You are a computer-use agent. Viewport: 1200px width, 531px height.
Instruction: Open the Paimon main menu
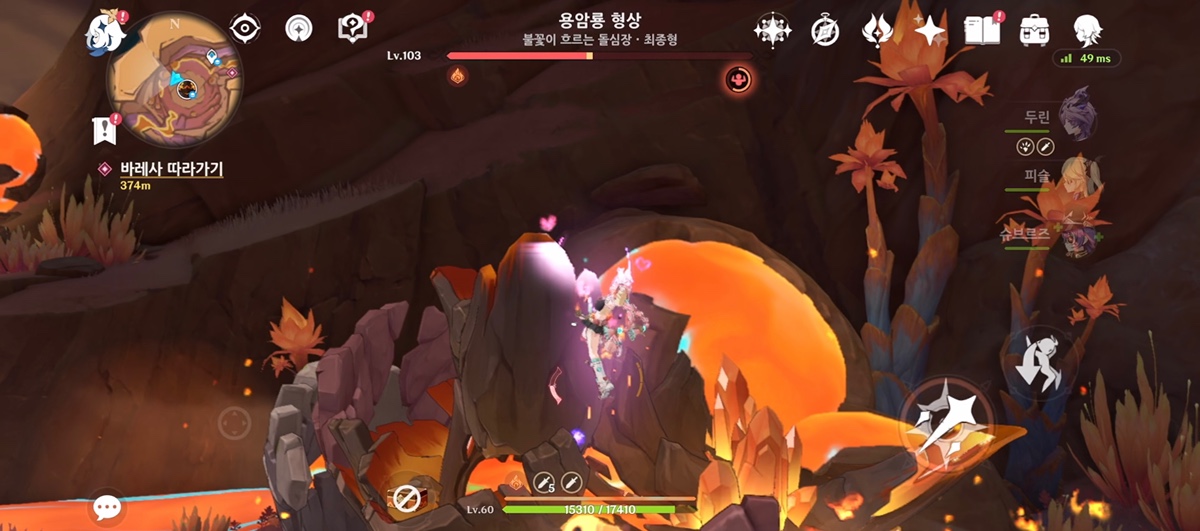[x=106, y=33]
